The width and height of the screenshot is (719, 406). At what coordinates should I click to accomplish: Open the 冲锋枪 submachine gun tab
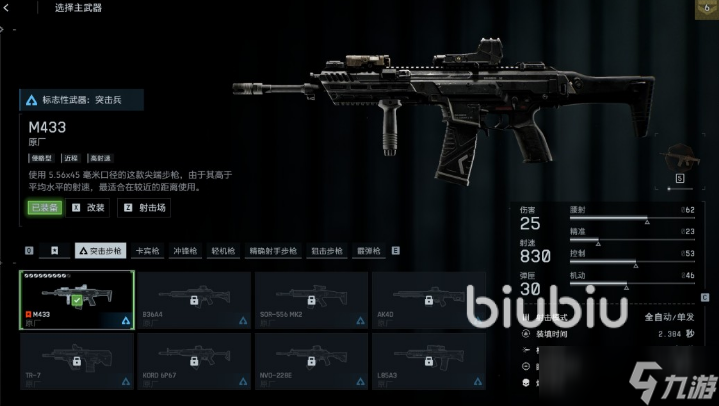(x=187, y=251)
